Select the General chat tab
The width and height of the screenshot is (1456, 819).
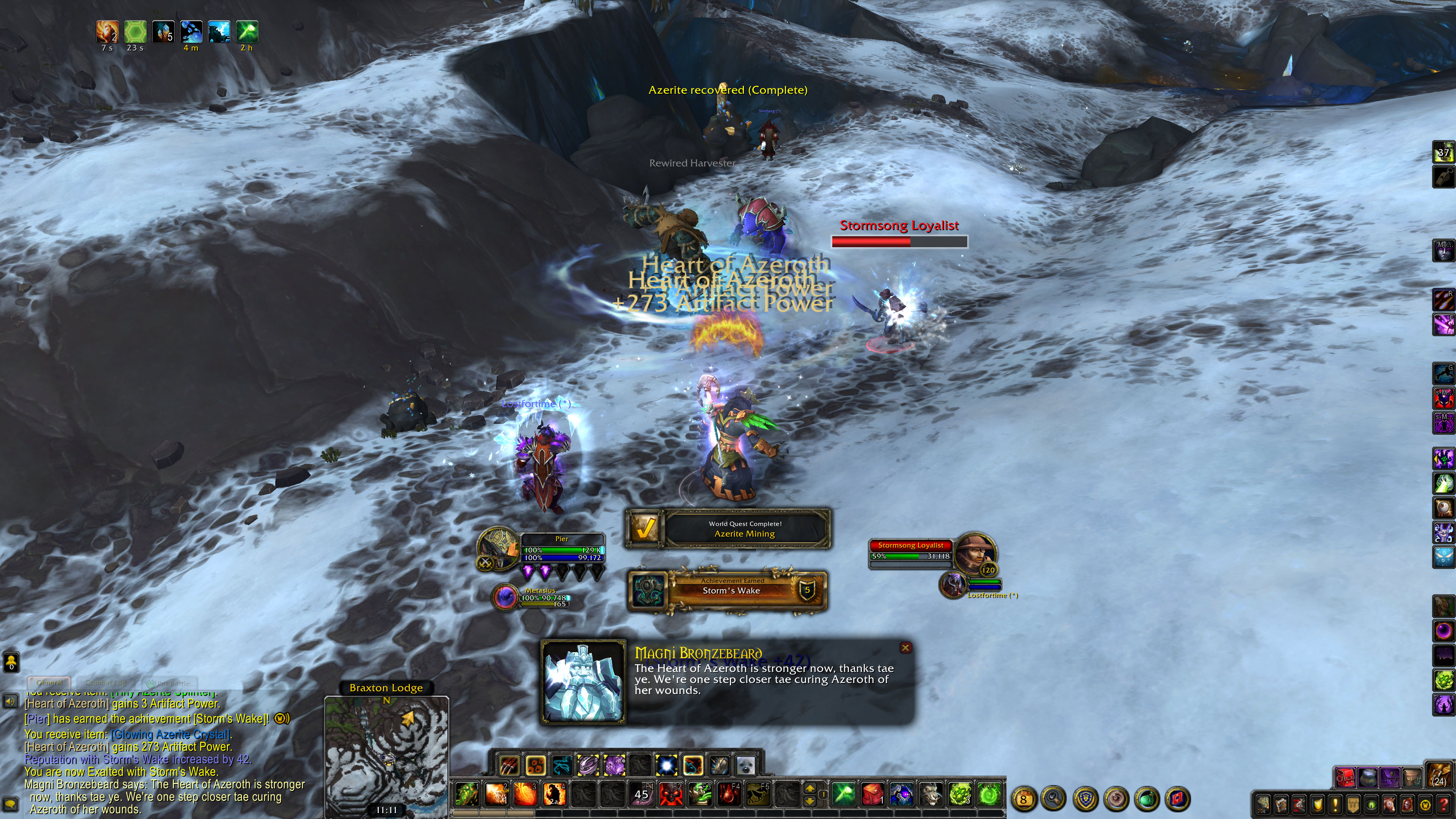(x=49, y=683)
